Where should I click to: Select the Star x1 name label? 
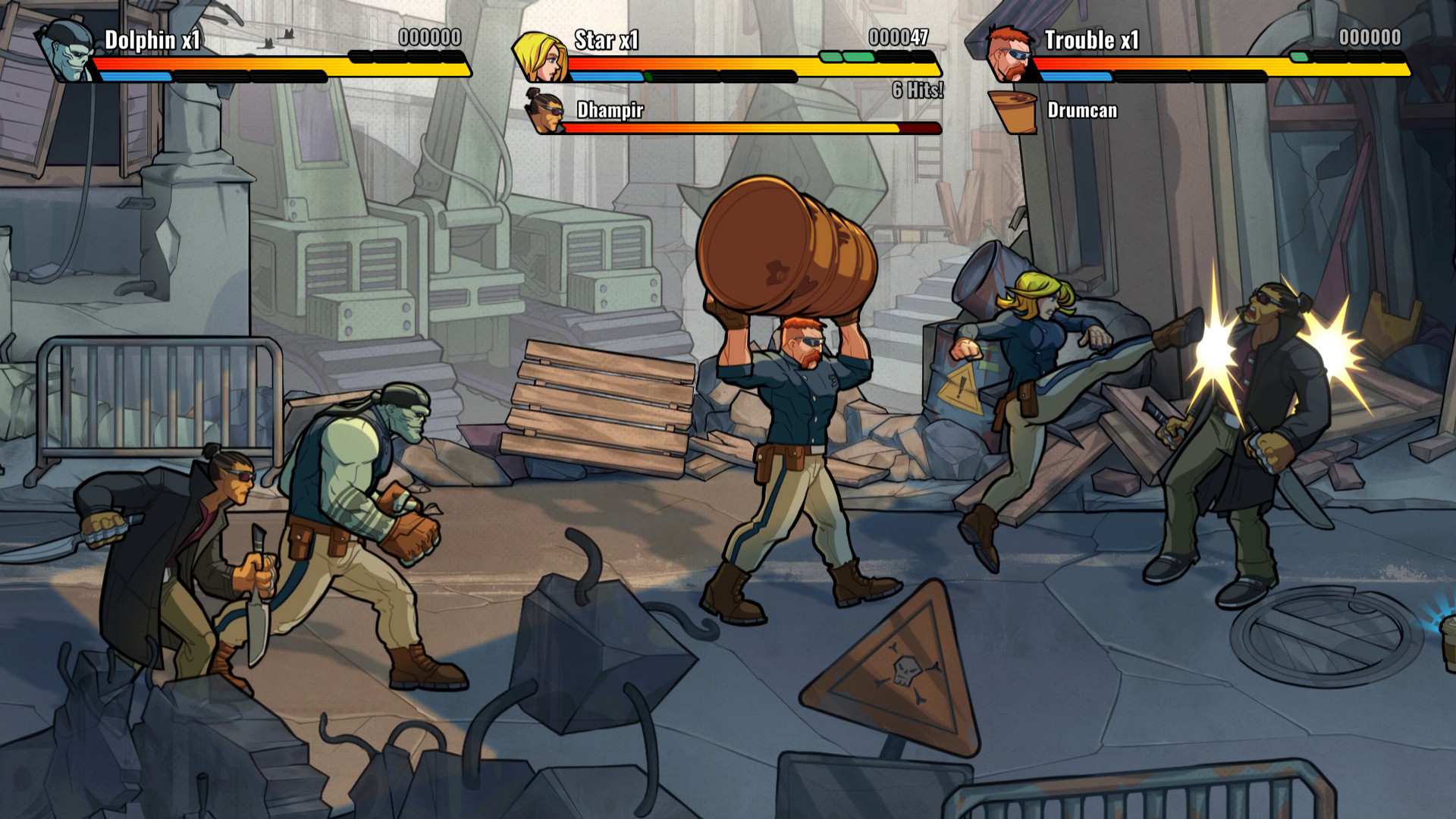(607, 38)
